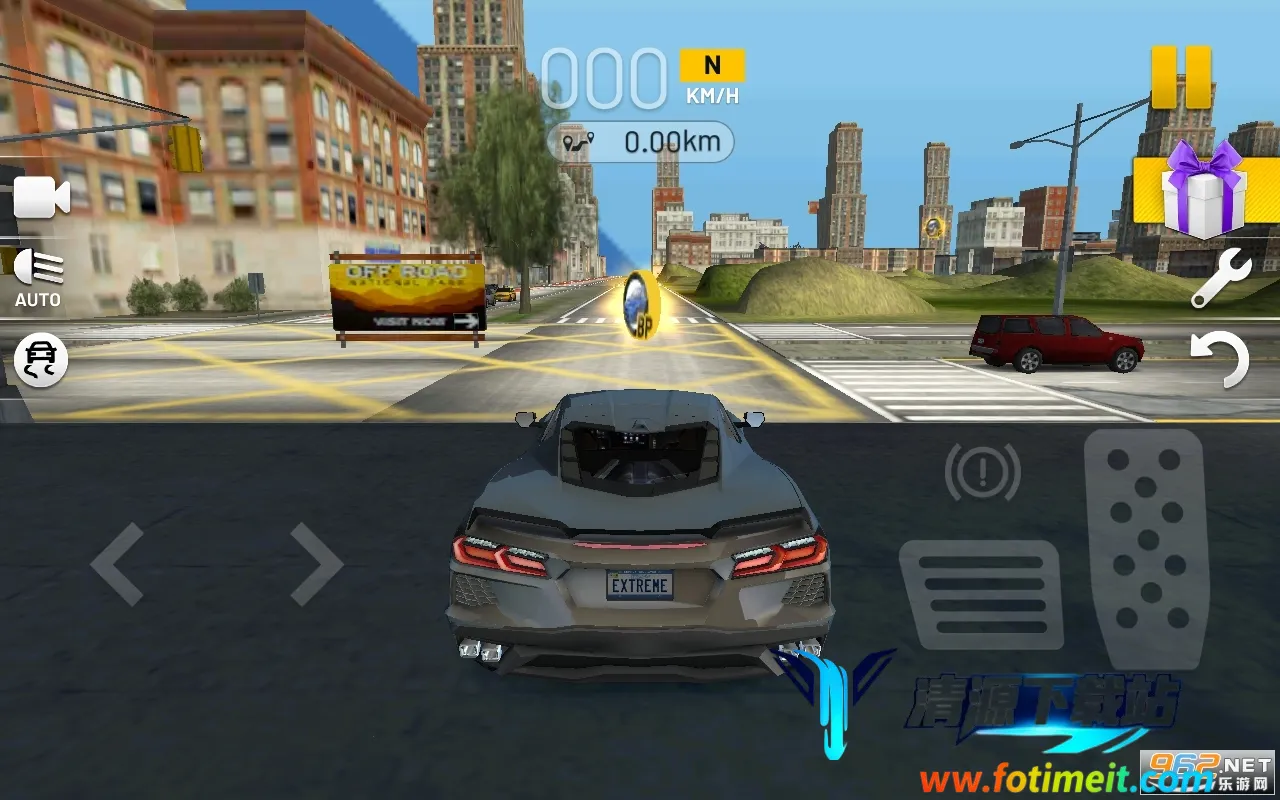The image size is (1280, 800).
Task: Open the wrench repair option
Action: pyautogui.click(x=1220, y=278)
